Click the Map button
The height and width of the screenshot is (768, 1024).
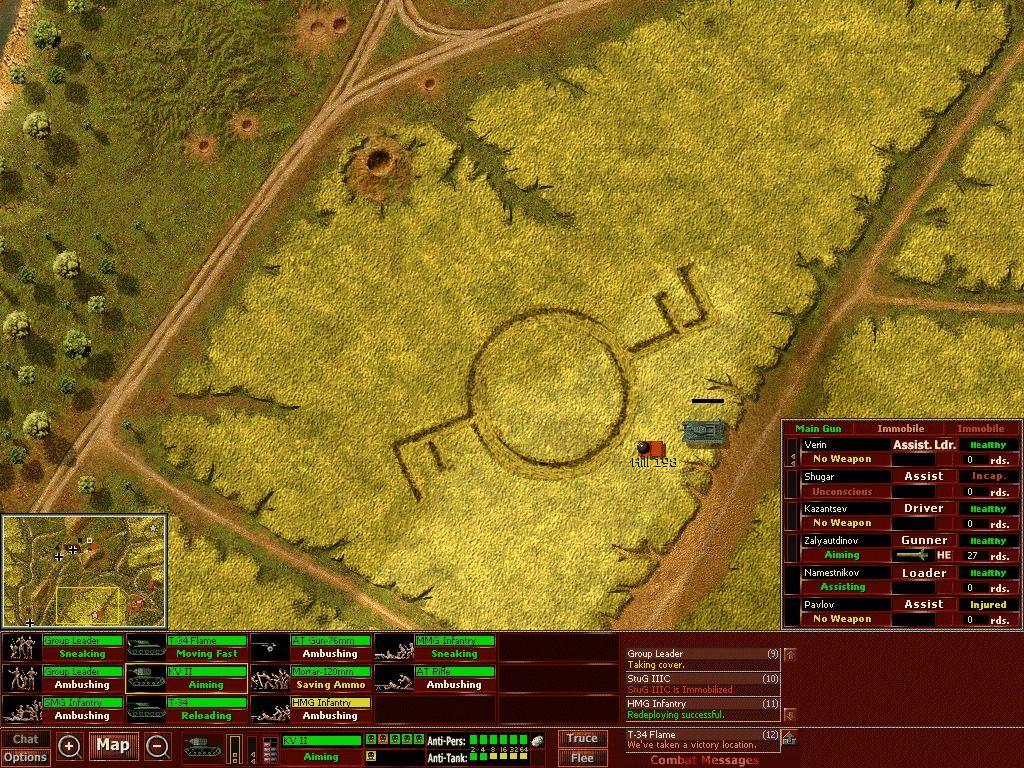point(113,745)
